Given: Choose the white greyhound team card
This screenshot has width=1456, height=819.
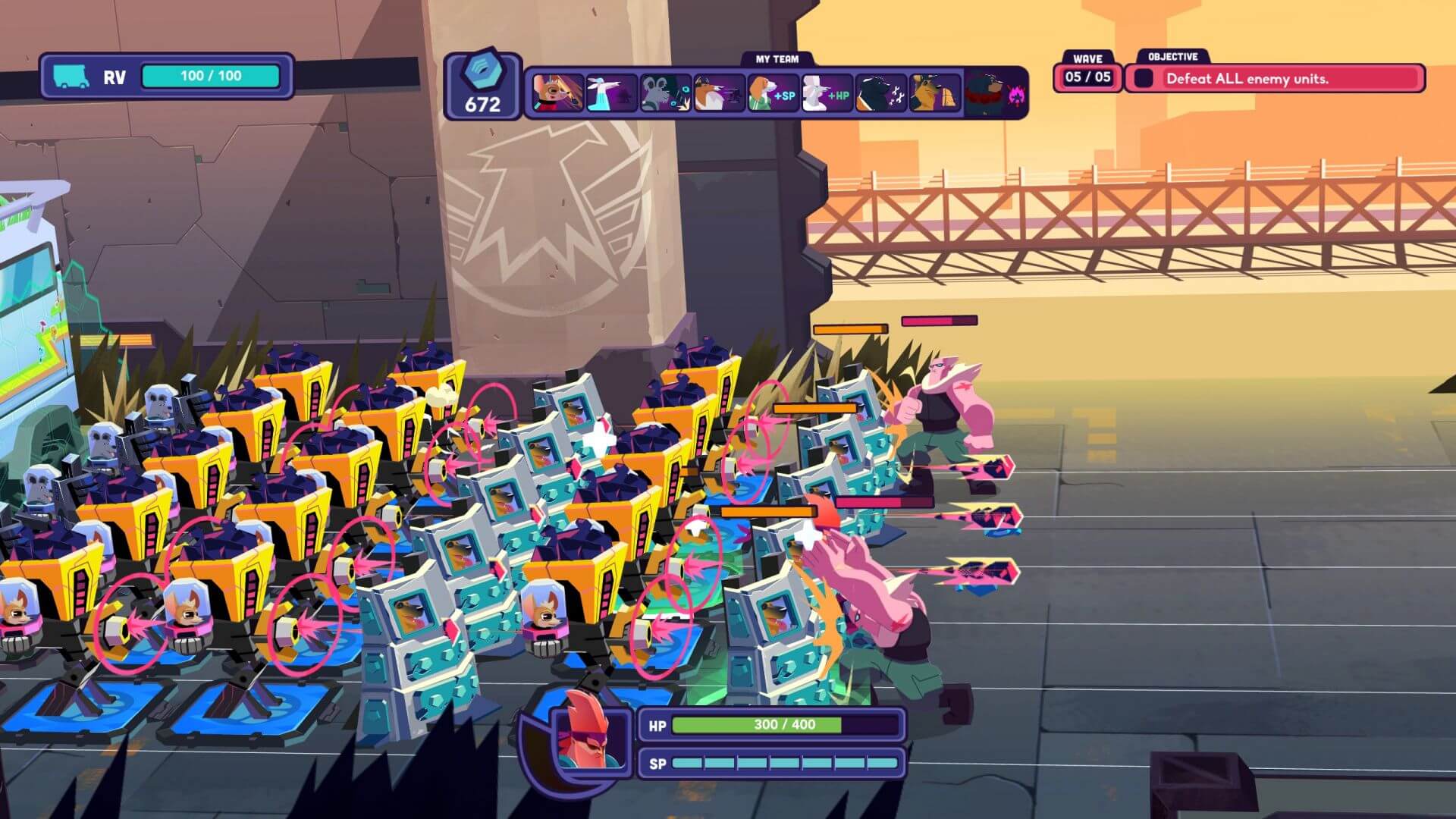Looking at the screenshot, I should coord(611,93).
